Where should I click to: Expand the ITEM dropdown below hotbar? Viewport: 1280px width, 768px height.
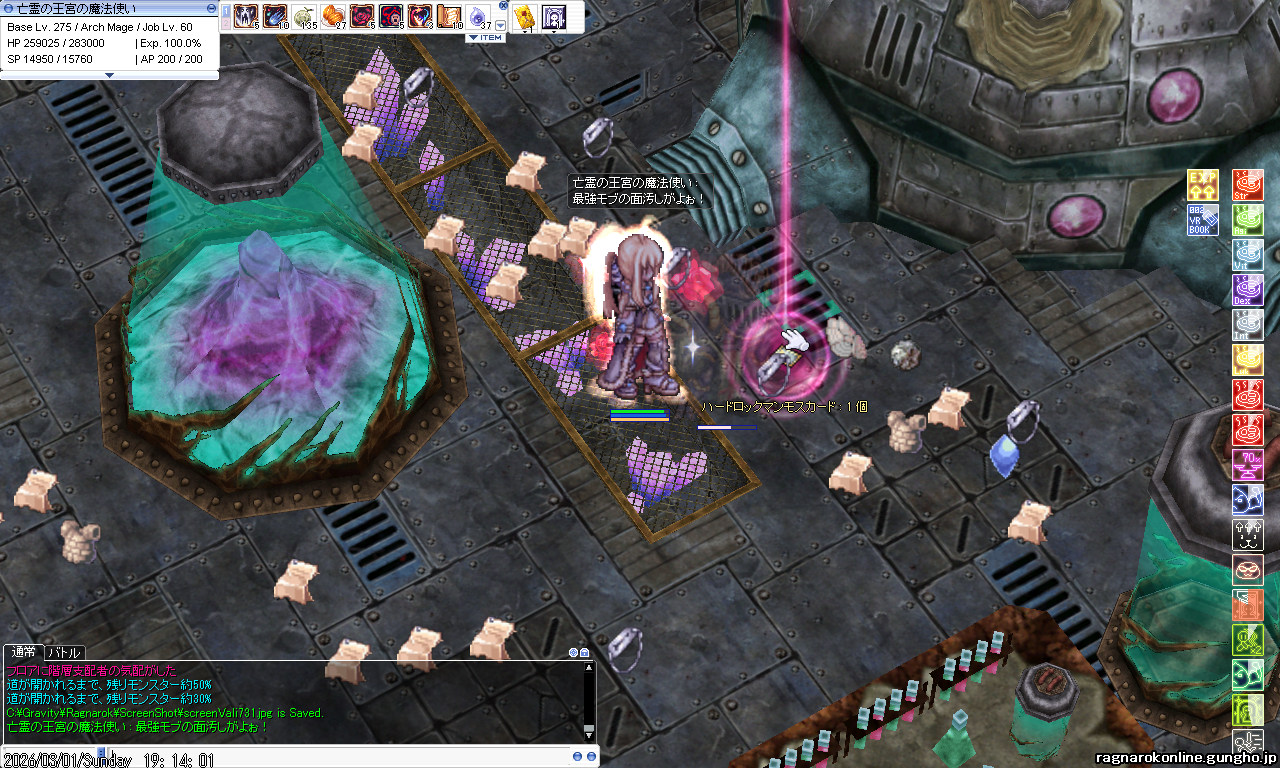point(485,37)
